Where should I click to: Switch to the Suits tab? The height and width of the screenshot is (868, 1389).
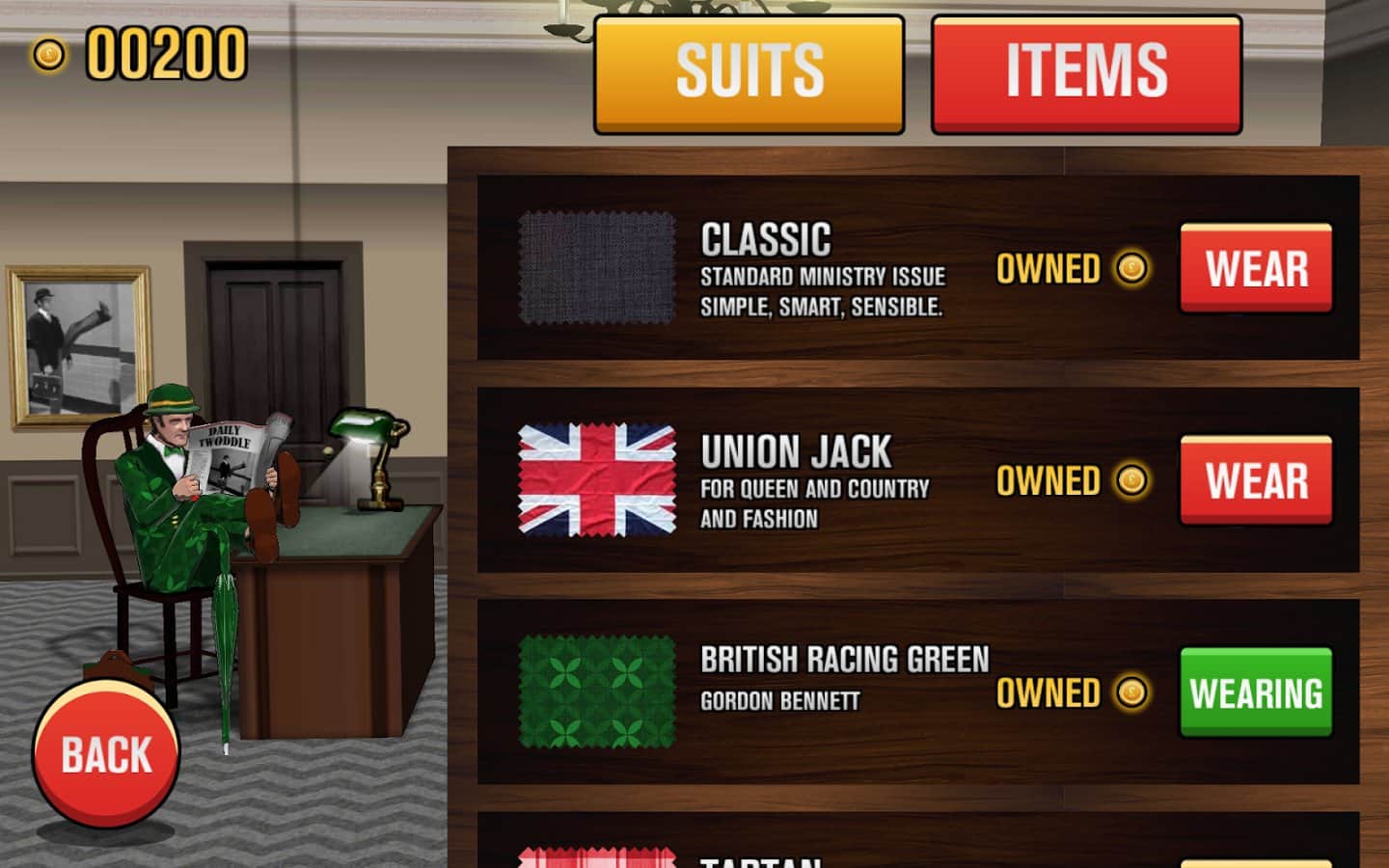749,73
